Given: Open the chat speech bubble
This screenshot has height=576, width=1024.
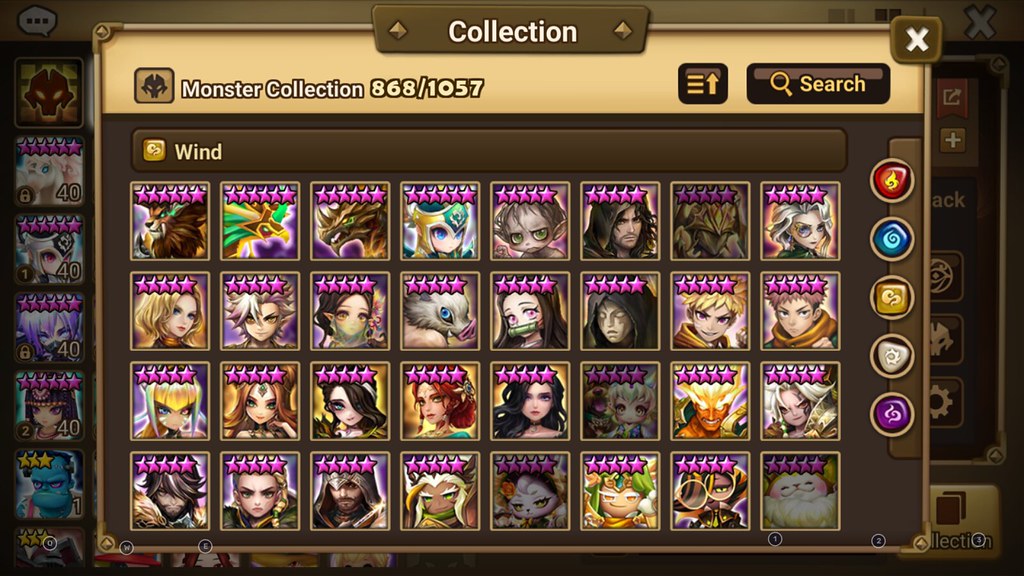Looking at the screenshot, I should tap(38, 20).
